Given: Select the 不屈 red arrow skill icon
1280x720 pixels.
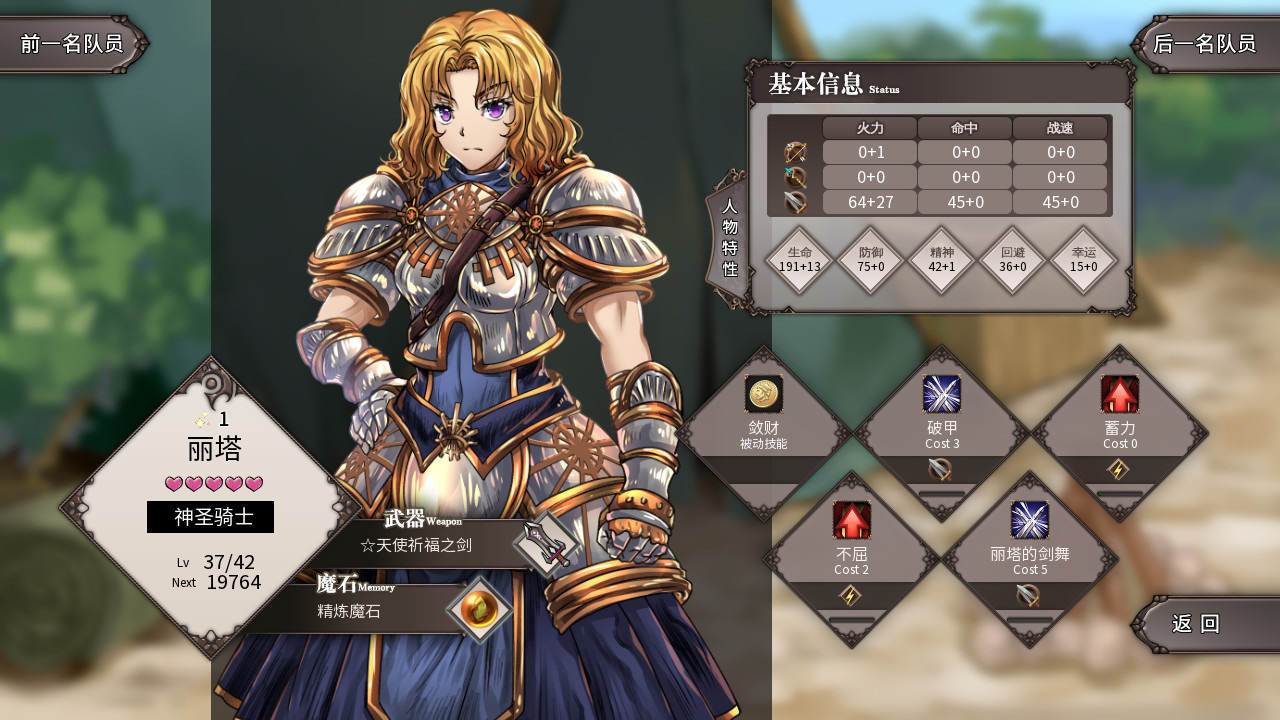Looking at the screenshot, I should (852, 519).
